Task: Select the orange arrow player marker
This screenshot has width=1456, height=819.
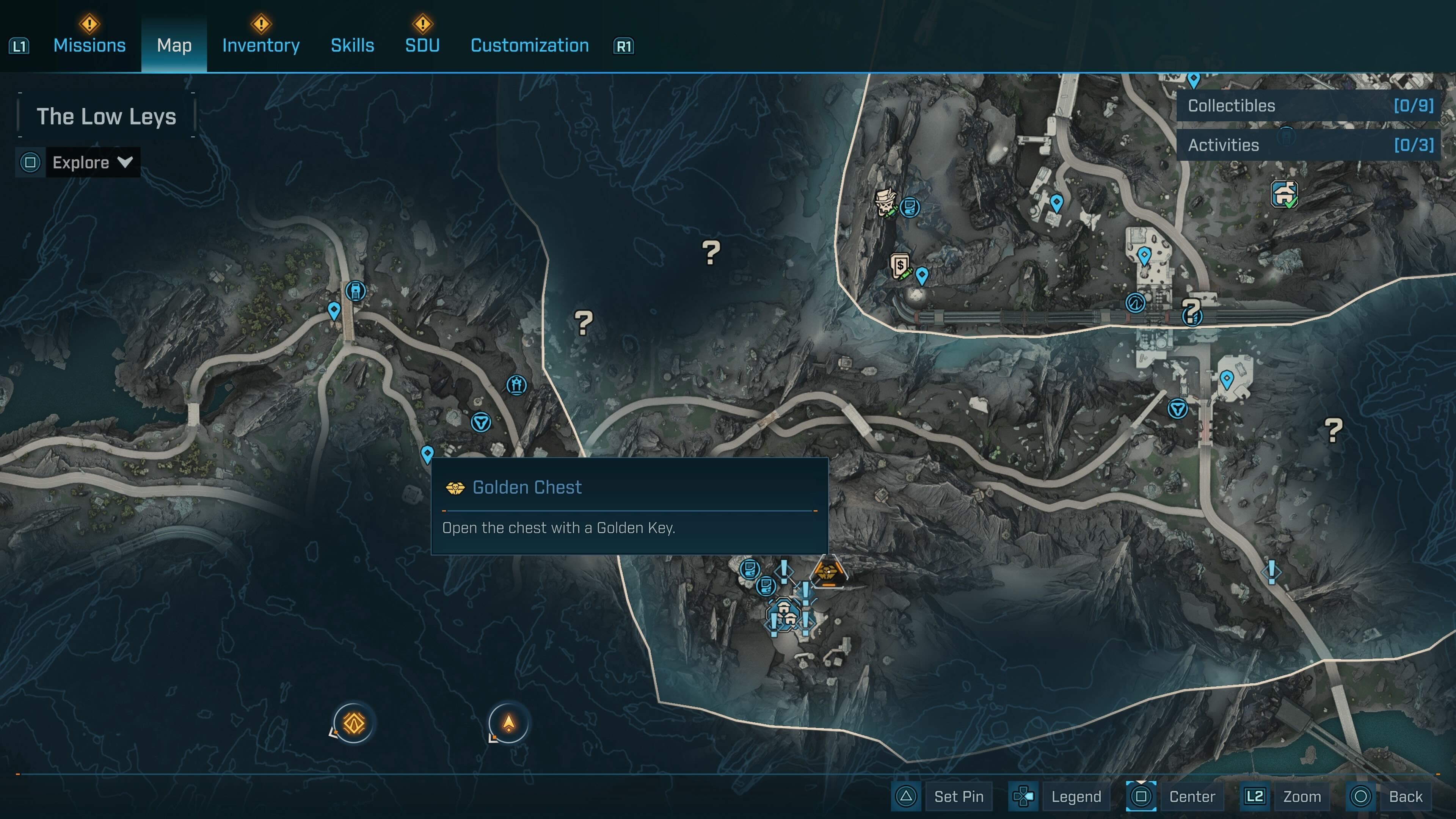Action: [509, 723]
